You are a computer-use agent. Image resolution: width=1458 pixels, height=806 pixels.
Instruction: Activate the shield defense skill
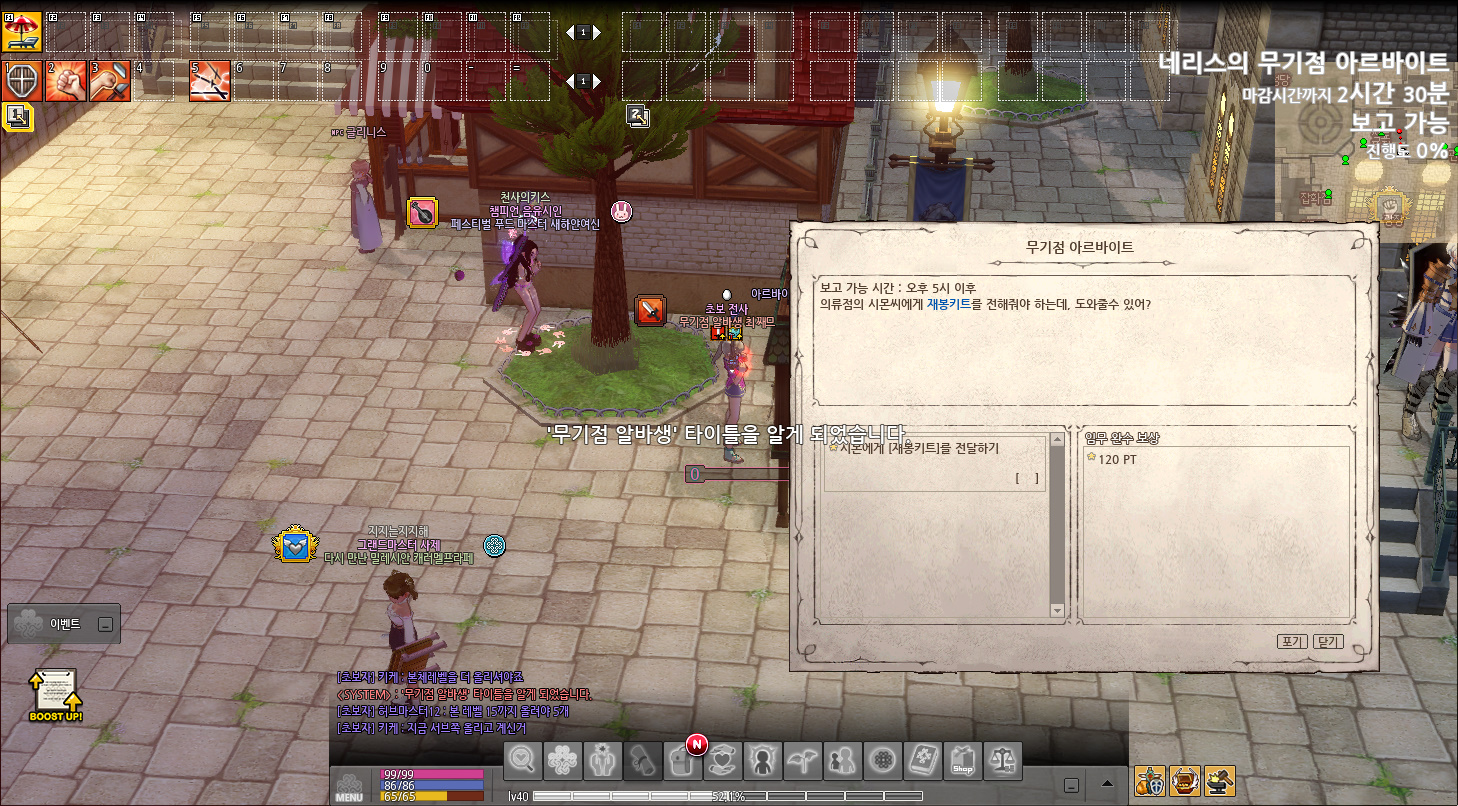[21, 81]
